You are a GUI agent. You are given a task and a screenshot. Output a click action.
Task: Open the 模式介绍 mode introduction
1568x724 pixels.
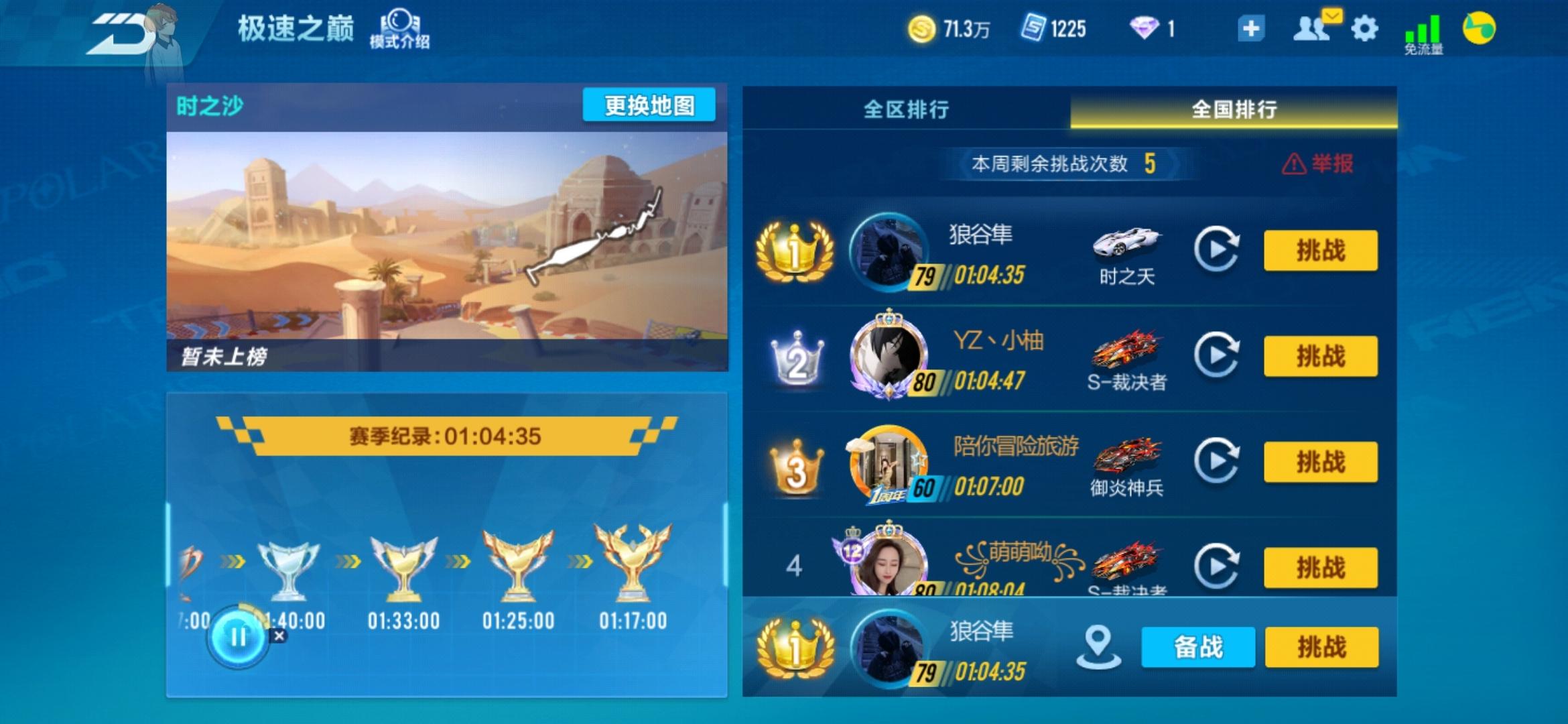tap(399, 30)
